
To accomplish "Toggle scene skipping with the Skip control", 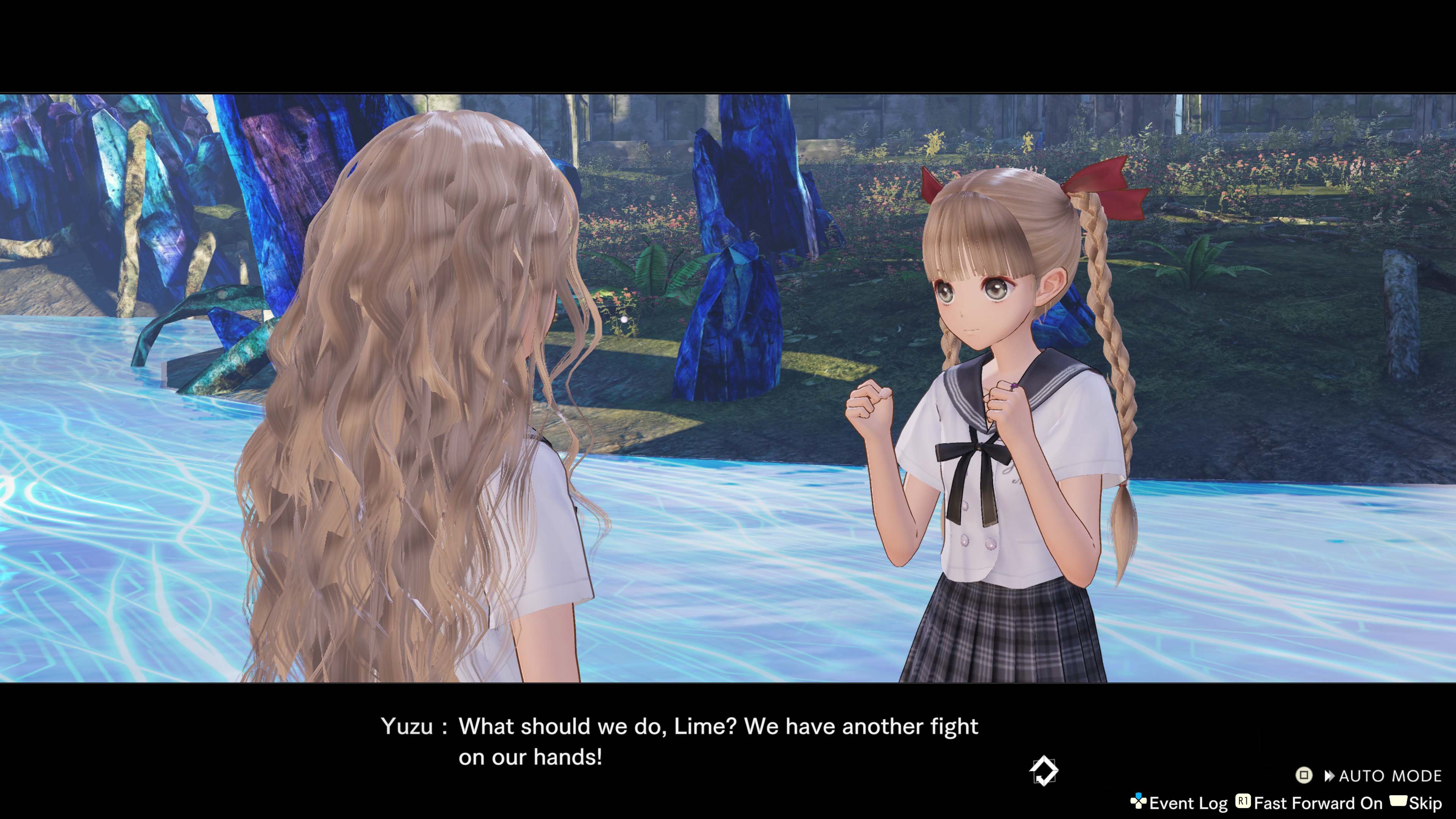I will point(1426,803).
